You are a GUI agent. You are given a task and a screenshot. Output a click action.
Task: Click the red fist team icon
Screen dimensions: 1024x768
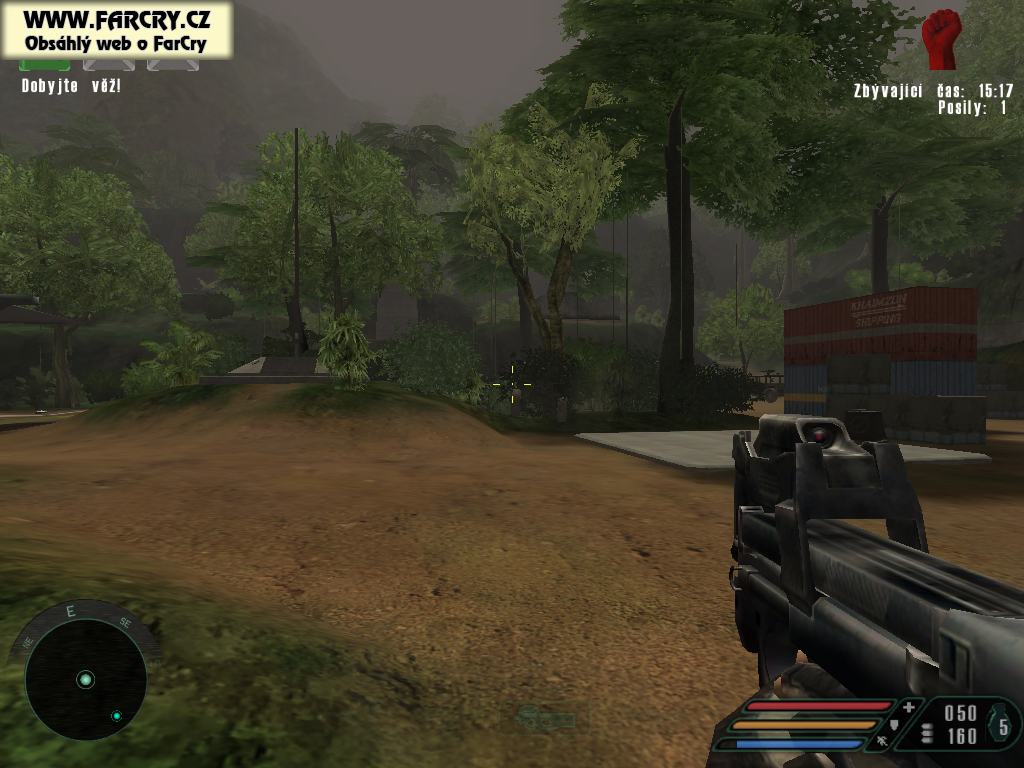[940, 39]
